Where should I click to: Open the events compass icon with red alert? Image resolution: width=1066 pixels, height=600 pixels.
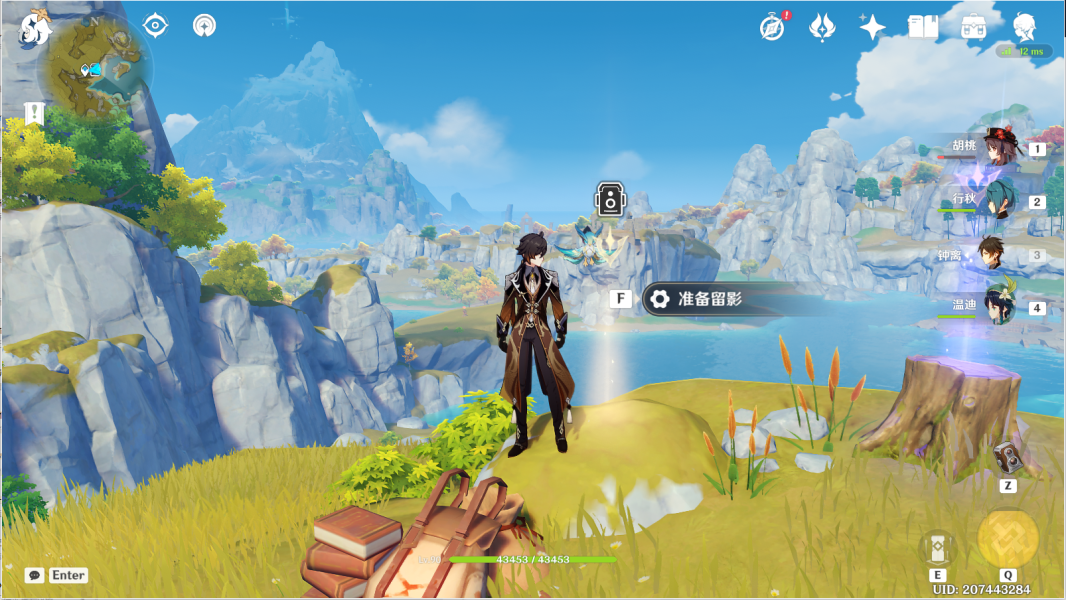pos(773,27)
